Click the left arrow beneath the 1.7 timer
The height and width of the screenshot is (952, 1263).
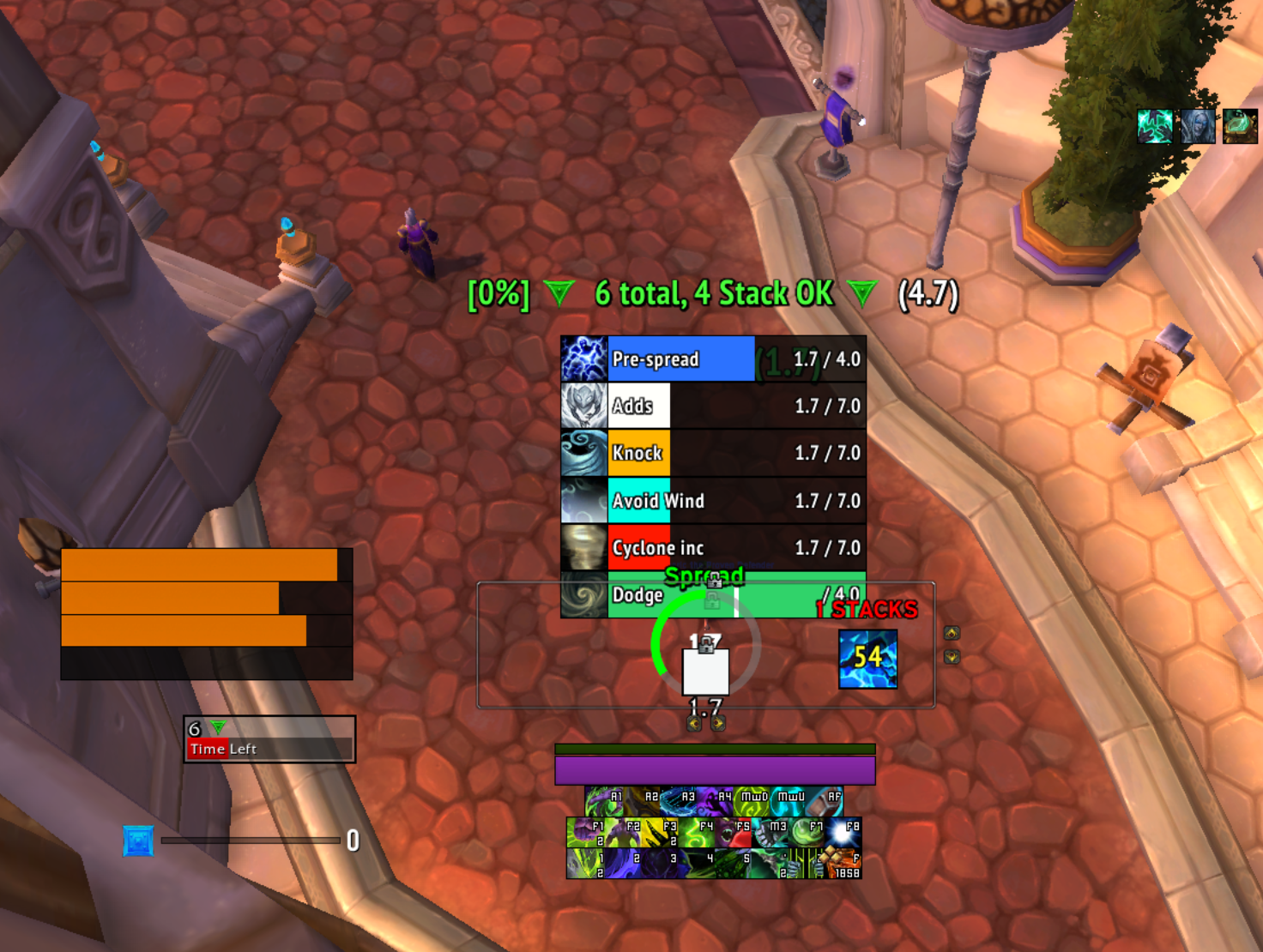tap(694, 723)
